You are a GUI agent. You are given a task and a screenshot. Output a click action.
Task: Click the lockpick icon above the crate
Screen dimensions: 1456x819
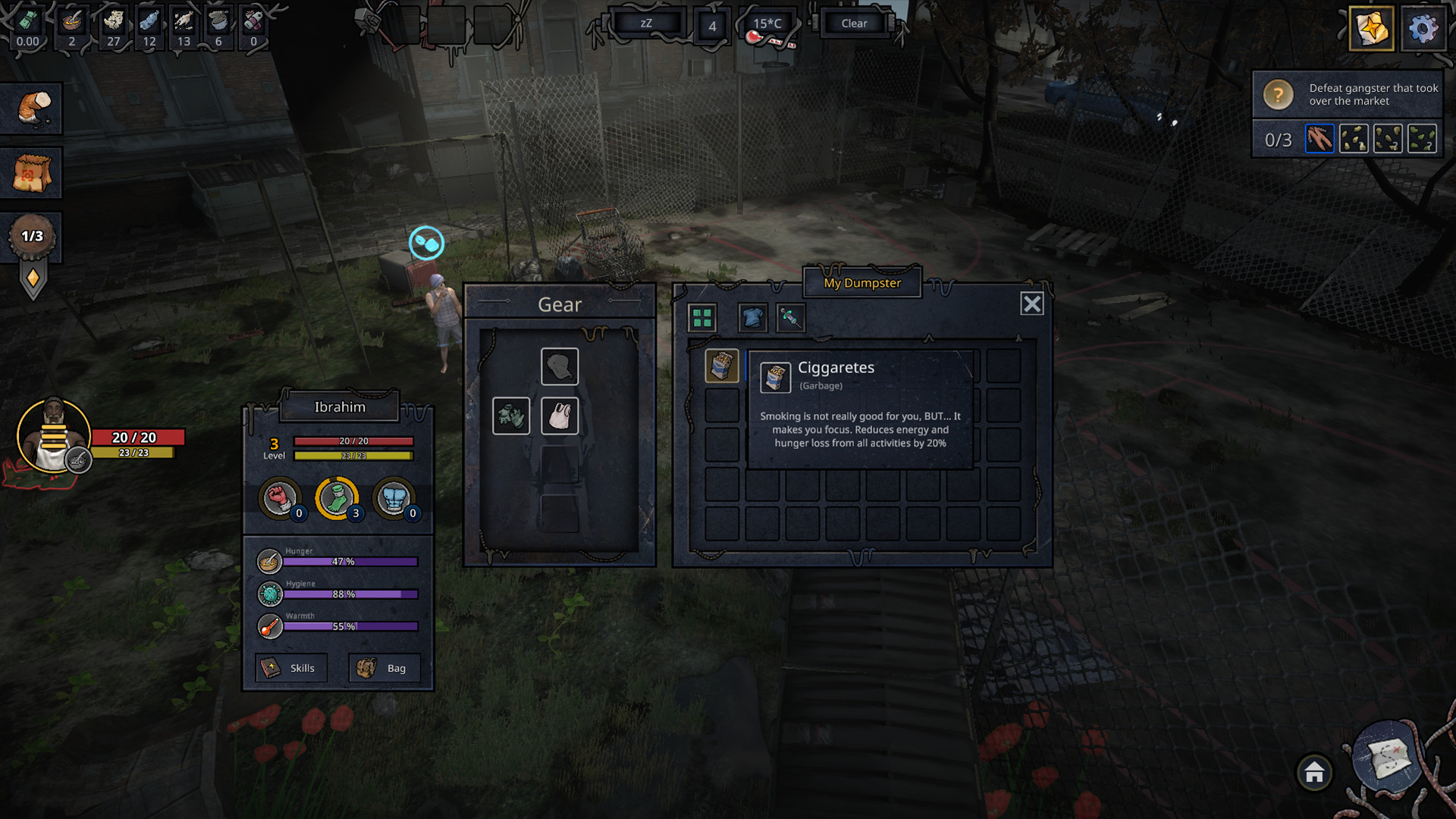426,243
